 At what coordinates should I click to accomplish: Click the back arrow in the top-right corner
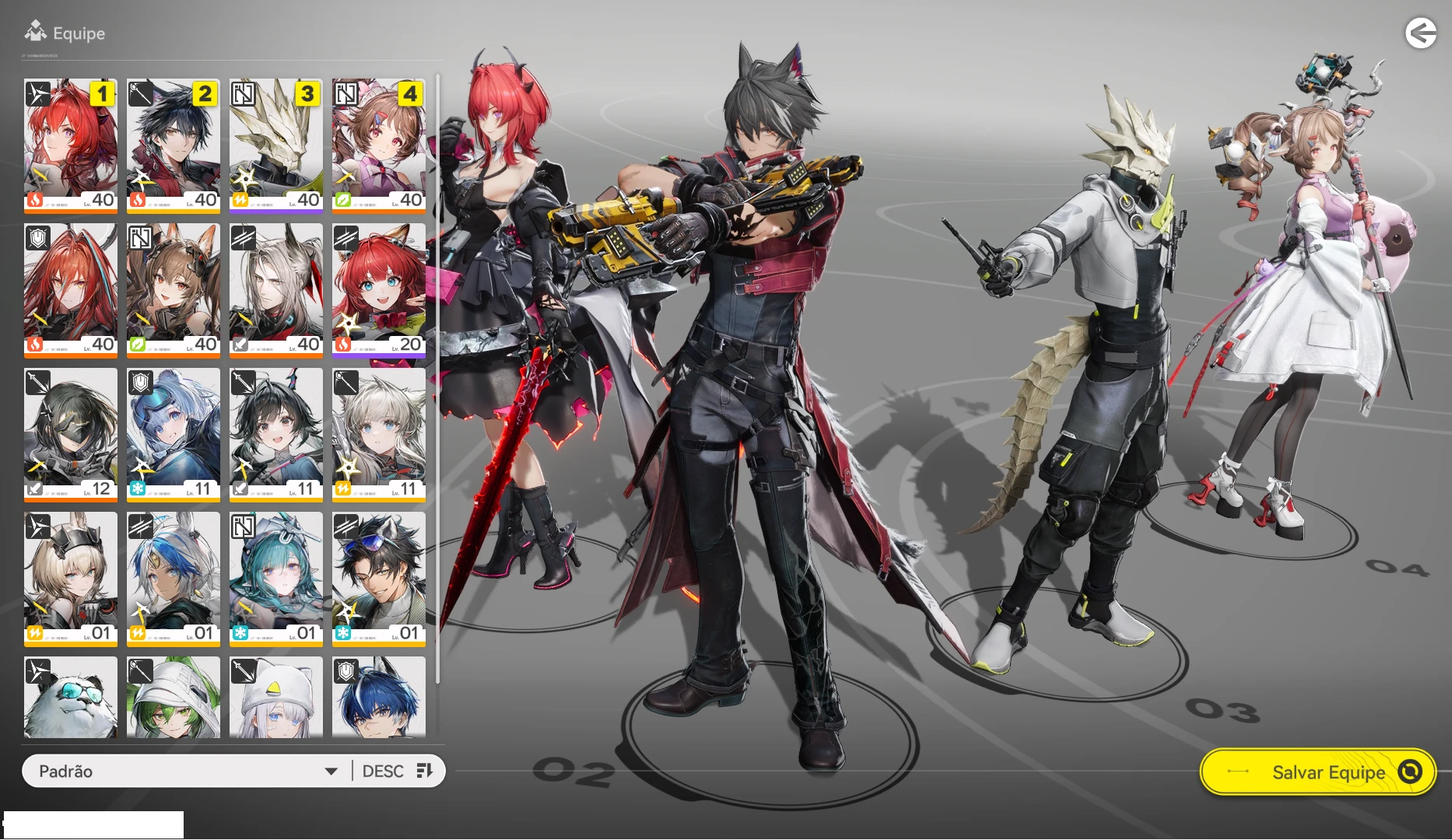click(1422, 33)
